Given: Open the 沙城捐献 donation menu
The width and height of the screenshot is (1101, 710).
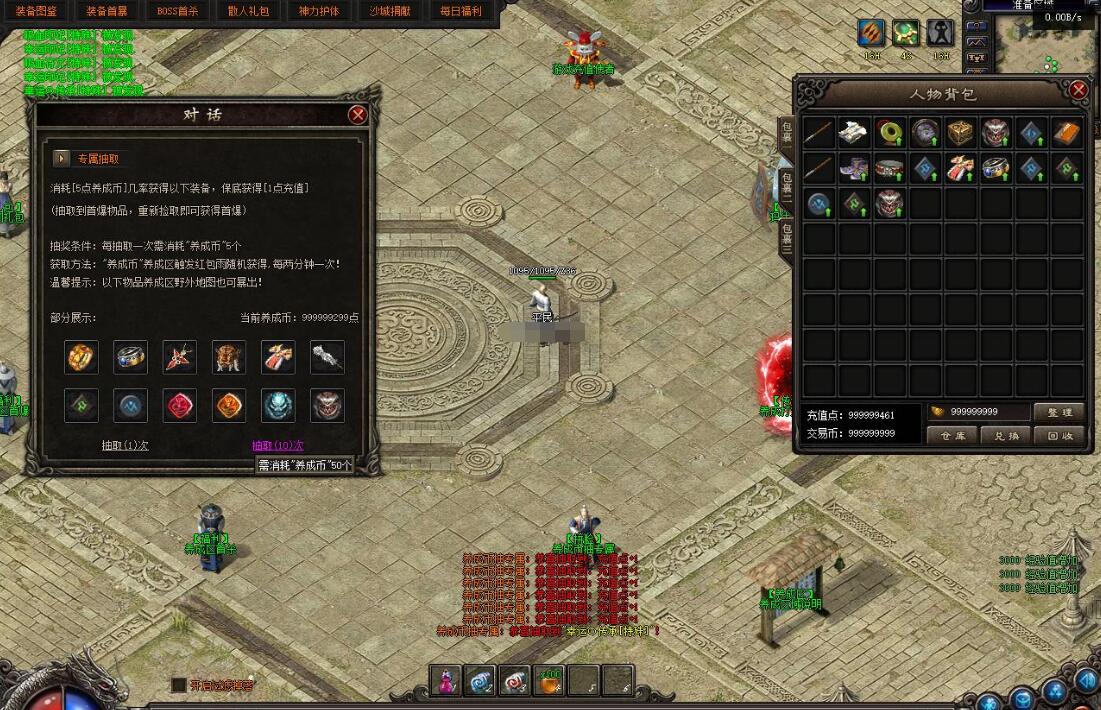Looking at the screenshot, I should click(389, 11).
